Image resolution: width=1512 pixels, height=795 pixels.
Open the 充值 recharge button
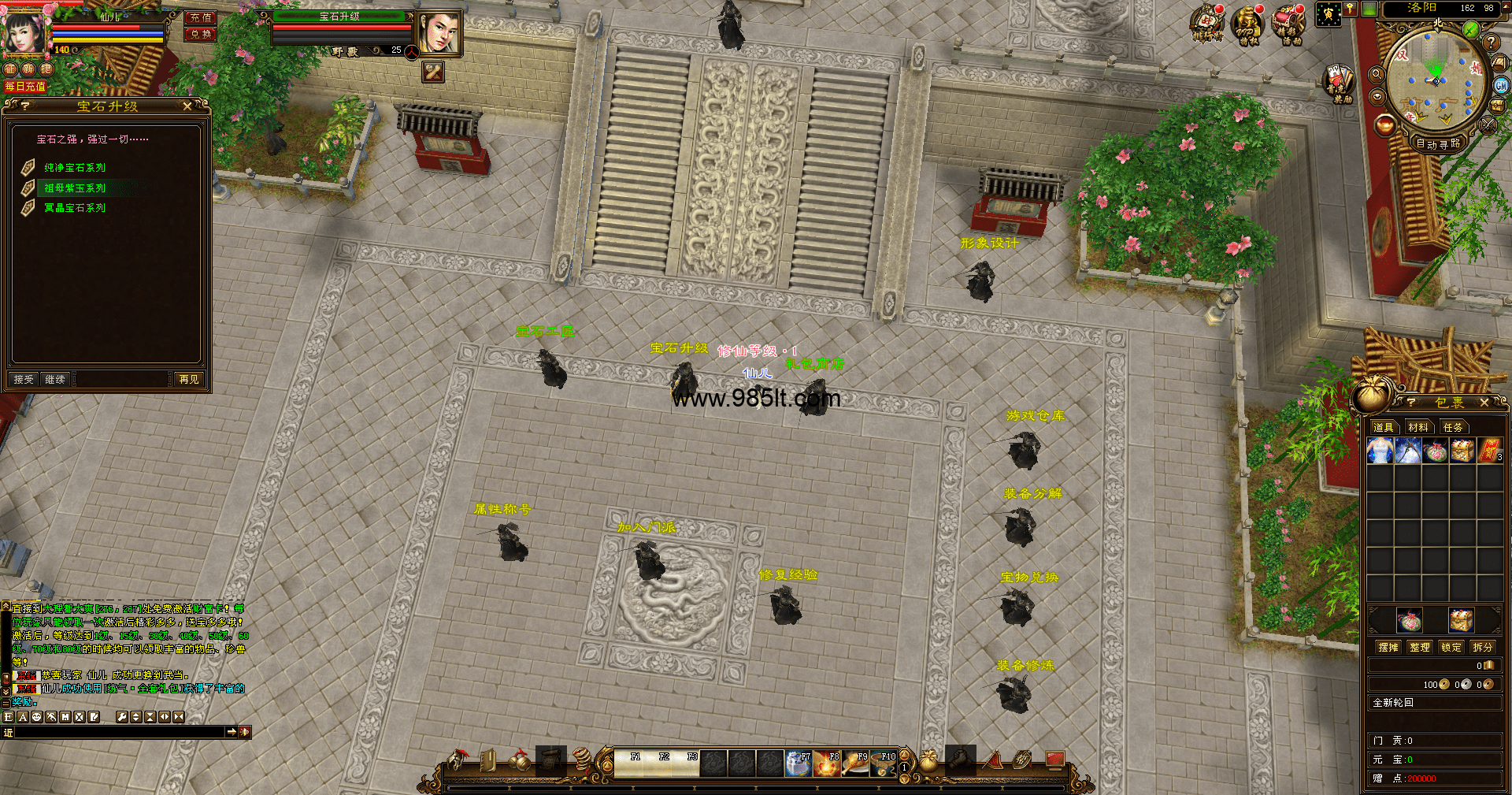click(x=201, y=17)
